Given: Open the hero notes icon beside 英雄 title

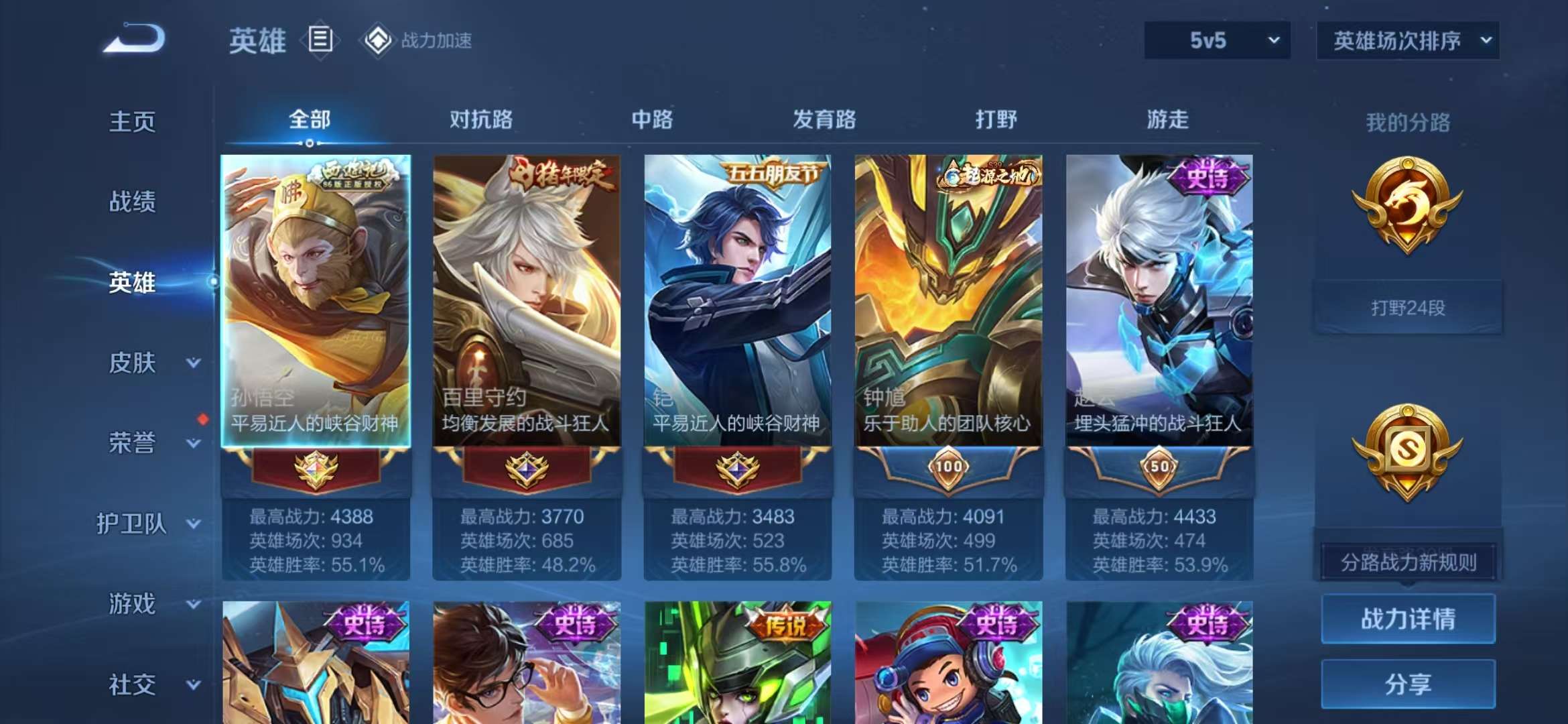Looking at the screenshot, I should point(322,39).
